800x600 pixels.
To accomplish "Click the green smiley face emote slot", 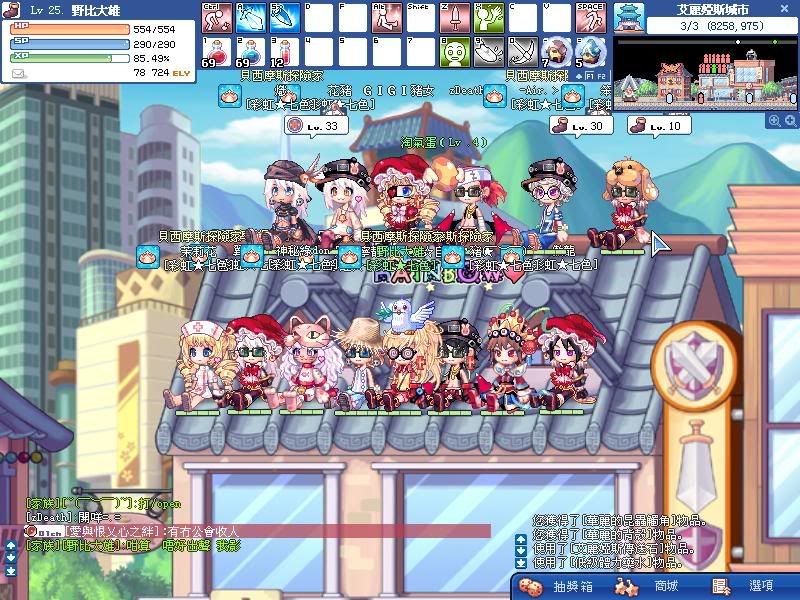I will coord(455,51).
